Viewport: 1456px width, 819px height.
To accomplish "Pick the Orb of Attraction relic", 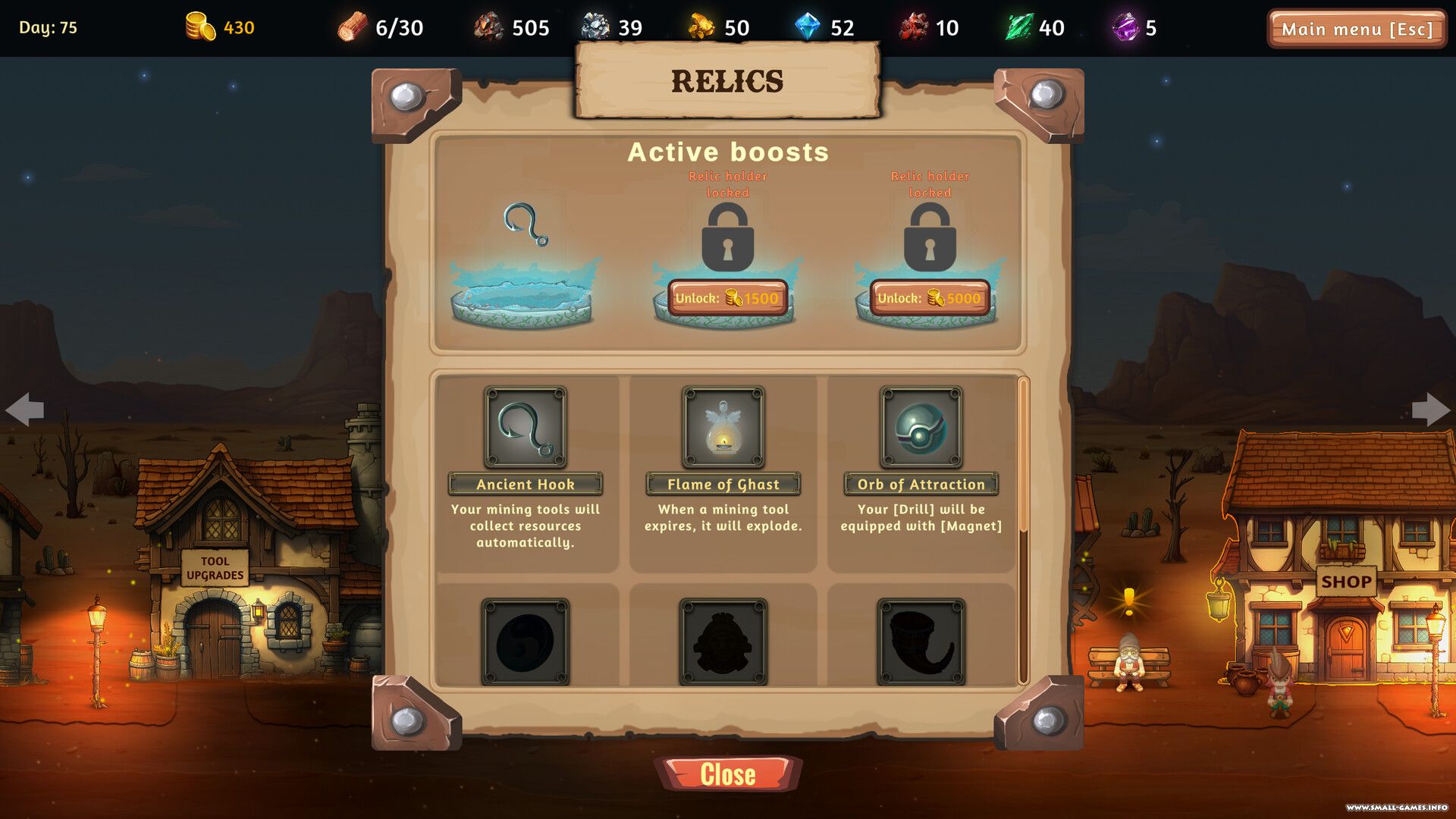I will point(921,427).
